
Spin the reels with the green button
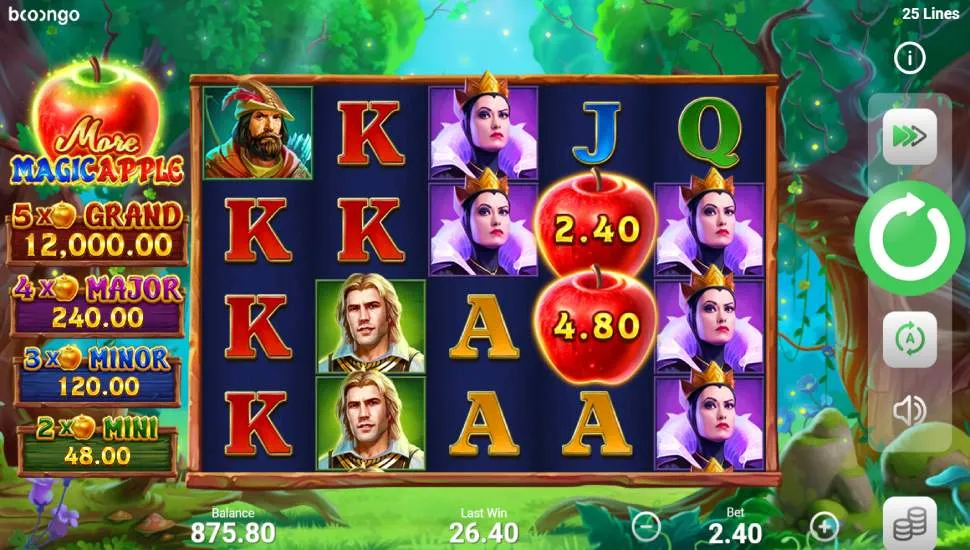pyautogui.click(x=909, y=238)
